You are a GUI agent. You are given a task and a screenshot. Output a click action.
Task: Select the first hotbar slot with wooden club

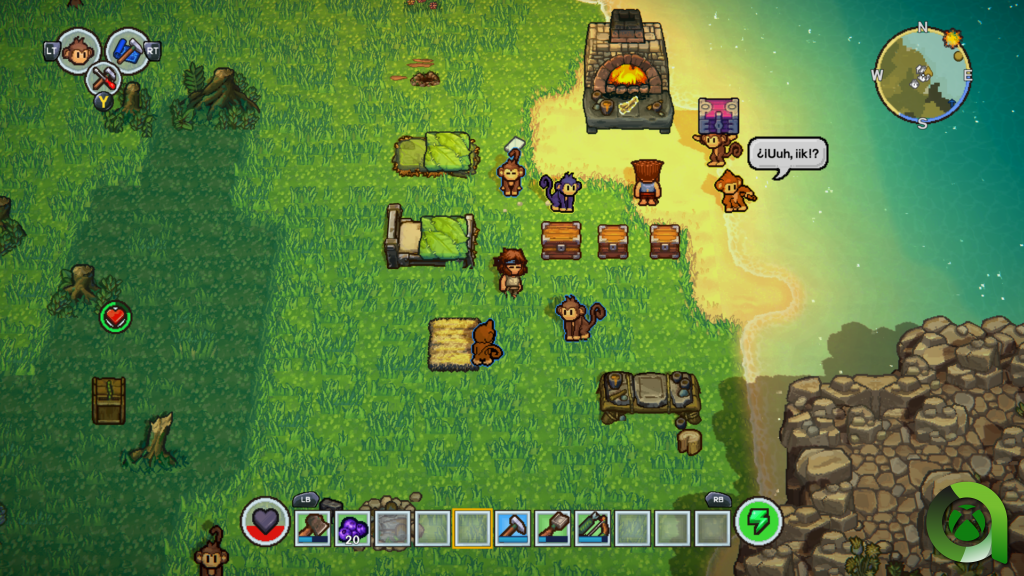point(312,527)
